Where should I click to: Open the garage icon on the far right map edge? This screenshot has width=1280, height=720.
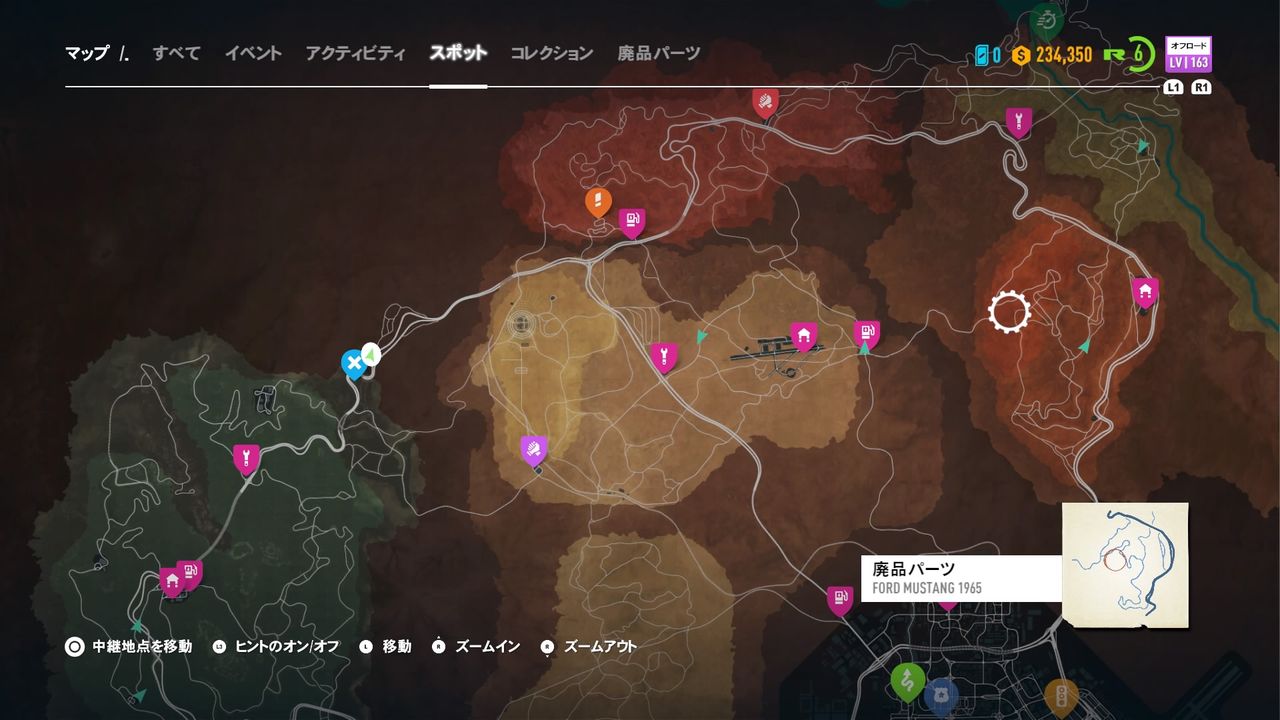tap(1145, 291)
